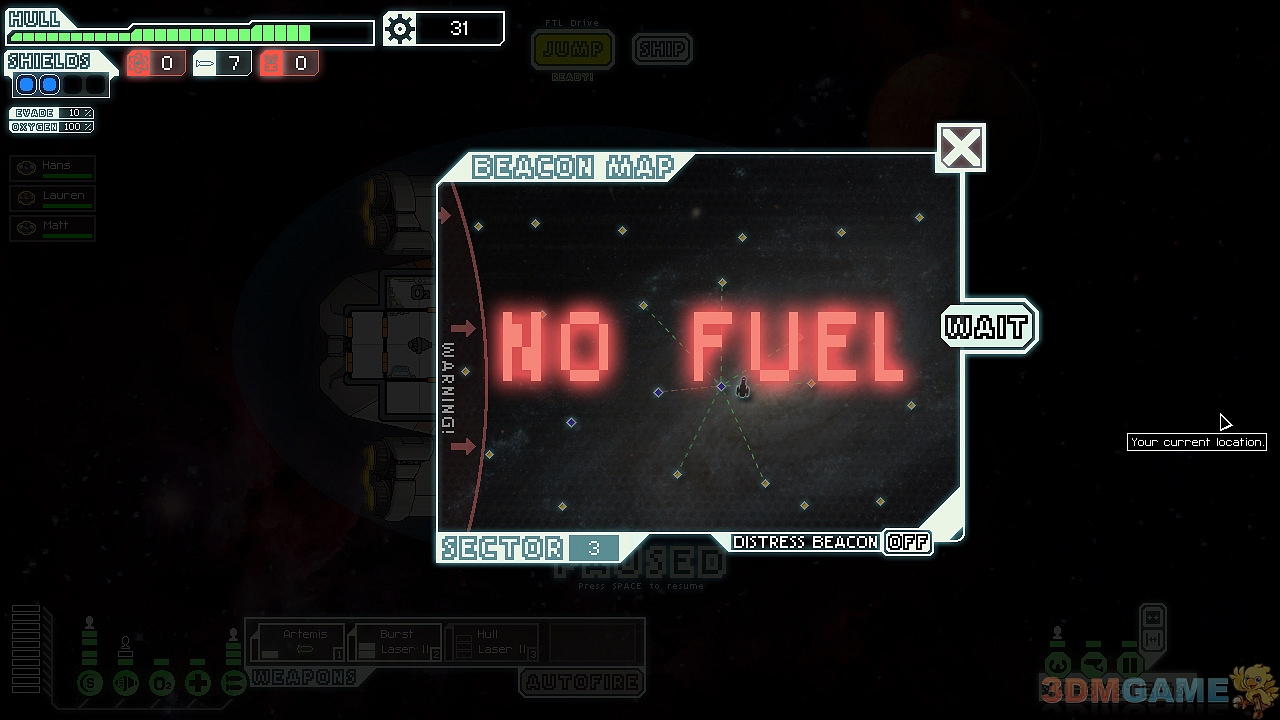Select crew member Hans

[x=53, y=168]
